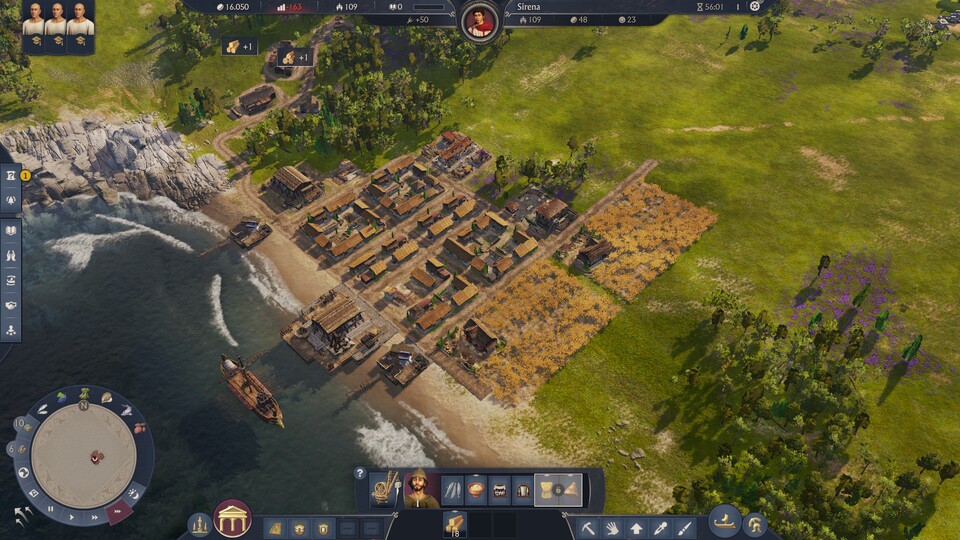Select the paintbrush tool
This screenshot has height=540, width=960.
[685, 527]
